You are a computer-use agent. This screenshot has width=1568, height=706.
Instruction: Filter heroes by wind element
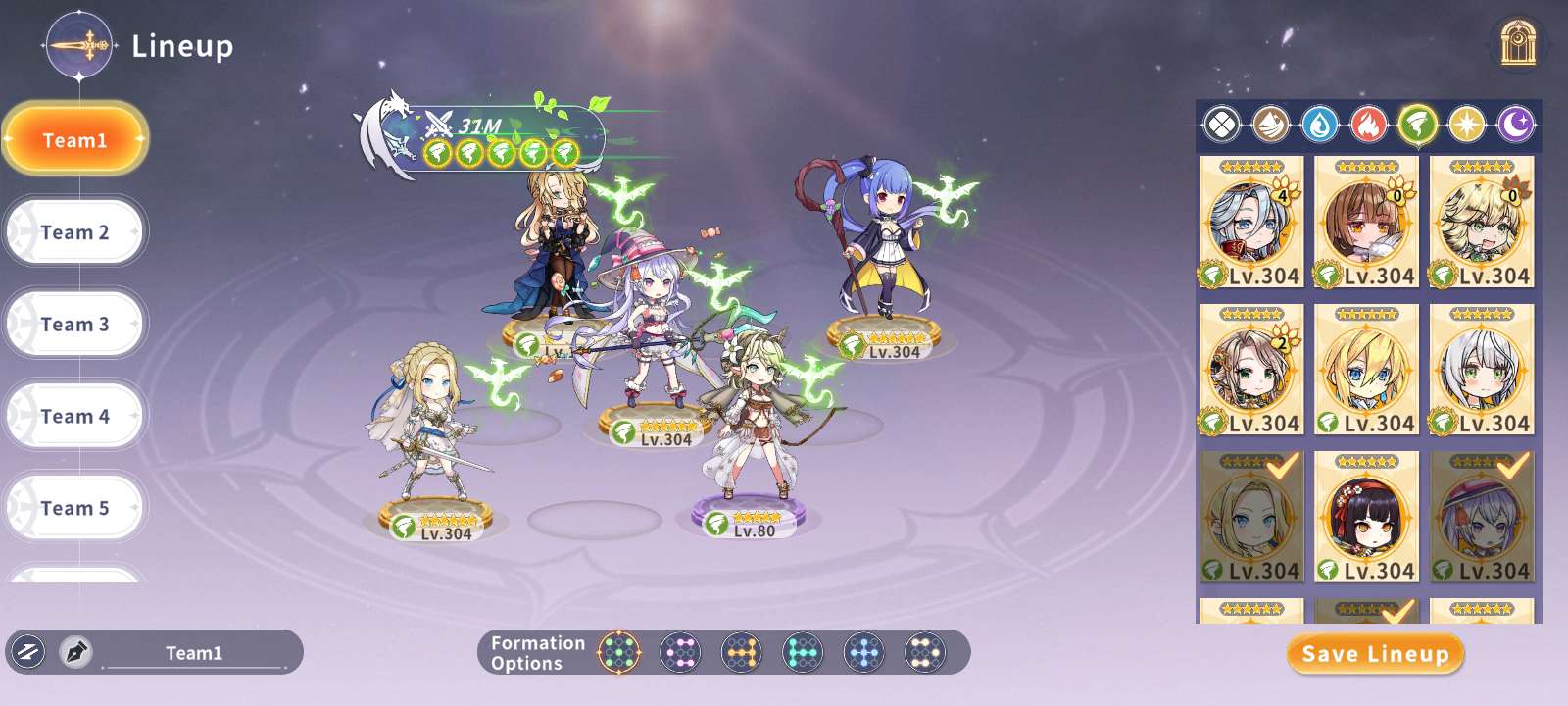(1418, 125)
